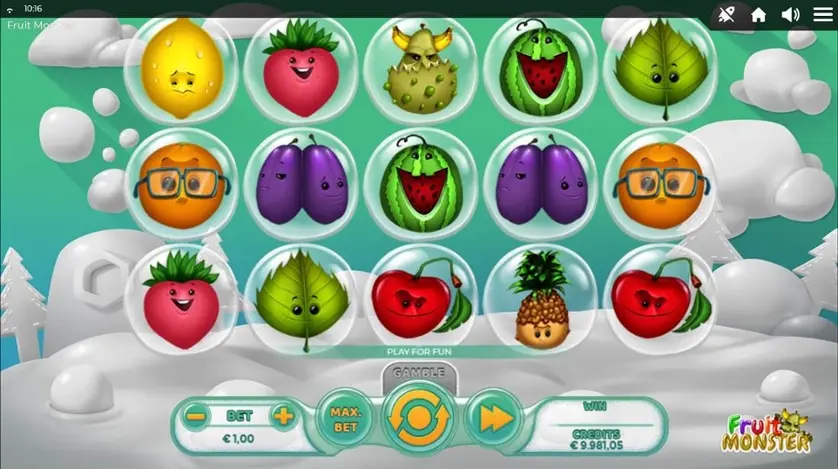
Task: Start autoplay with the double-arrow button
Action: (x=493, y=419)
